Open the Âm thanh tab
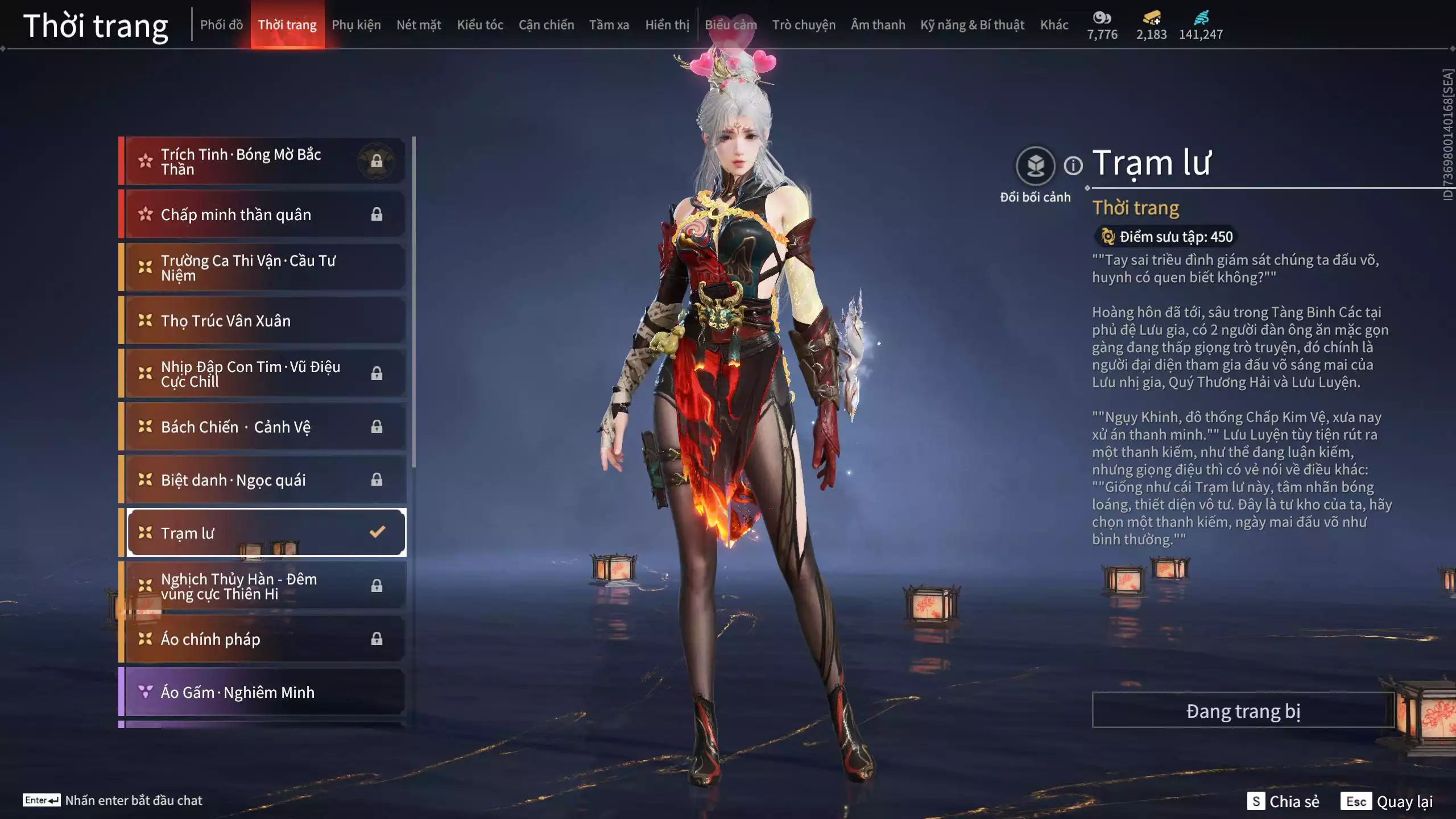 878,25
